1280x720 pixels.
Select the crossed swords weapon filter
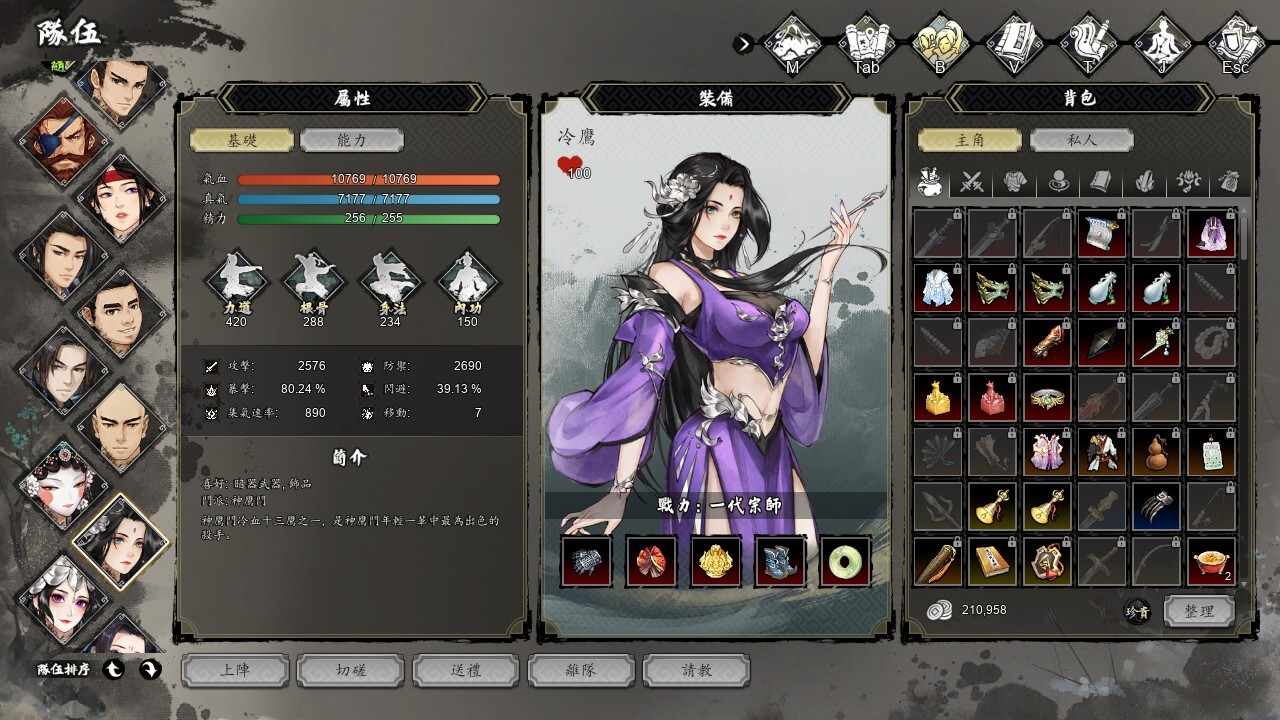[972, 182]
